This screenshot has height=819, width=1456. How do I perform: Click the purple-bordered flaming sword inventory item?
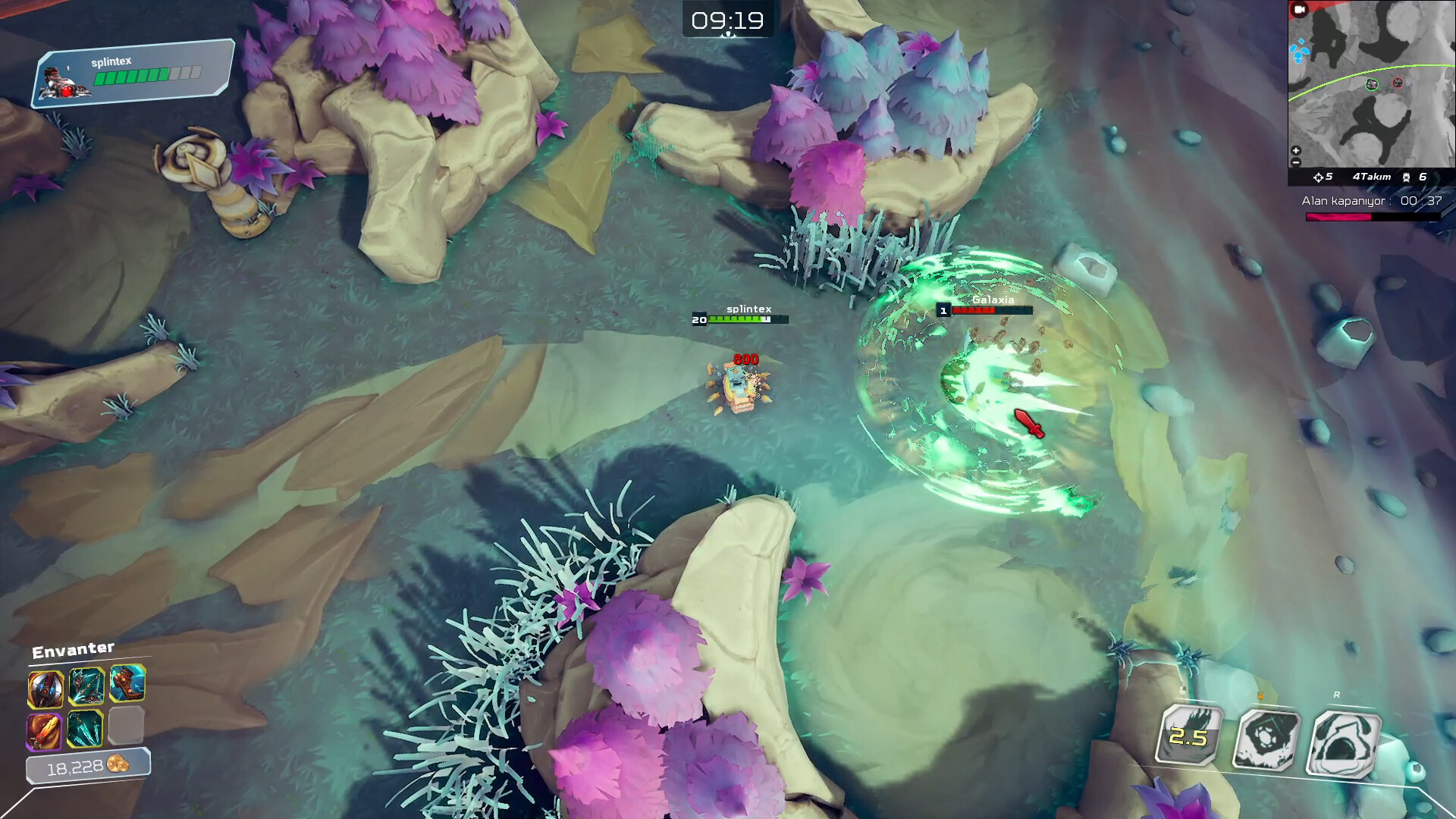tap(44, 730)
